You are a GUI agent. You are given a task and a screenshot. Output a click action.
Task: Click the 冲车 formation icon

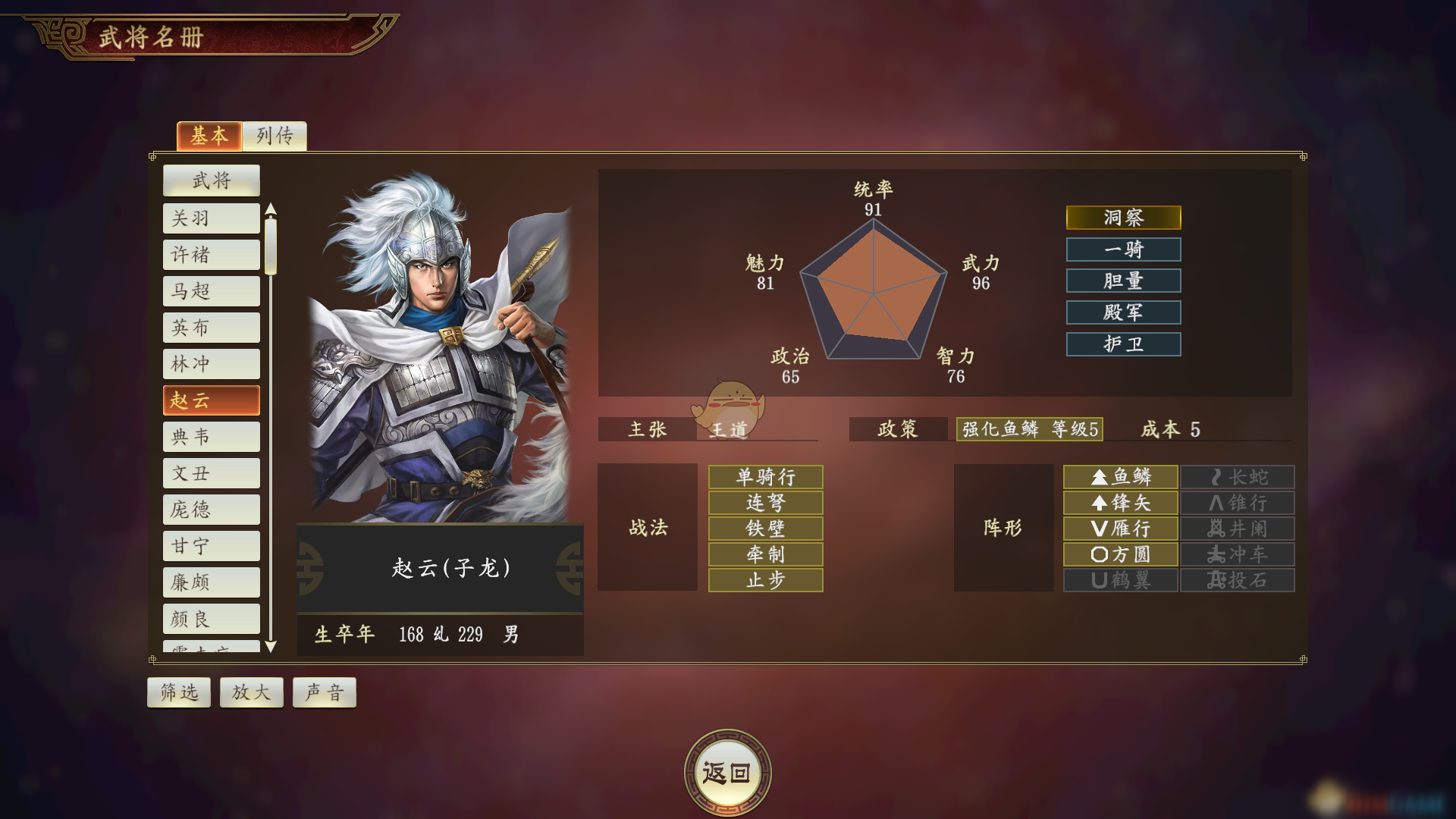[1237, 554]
